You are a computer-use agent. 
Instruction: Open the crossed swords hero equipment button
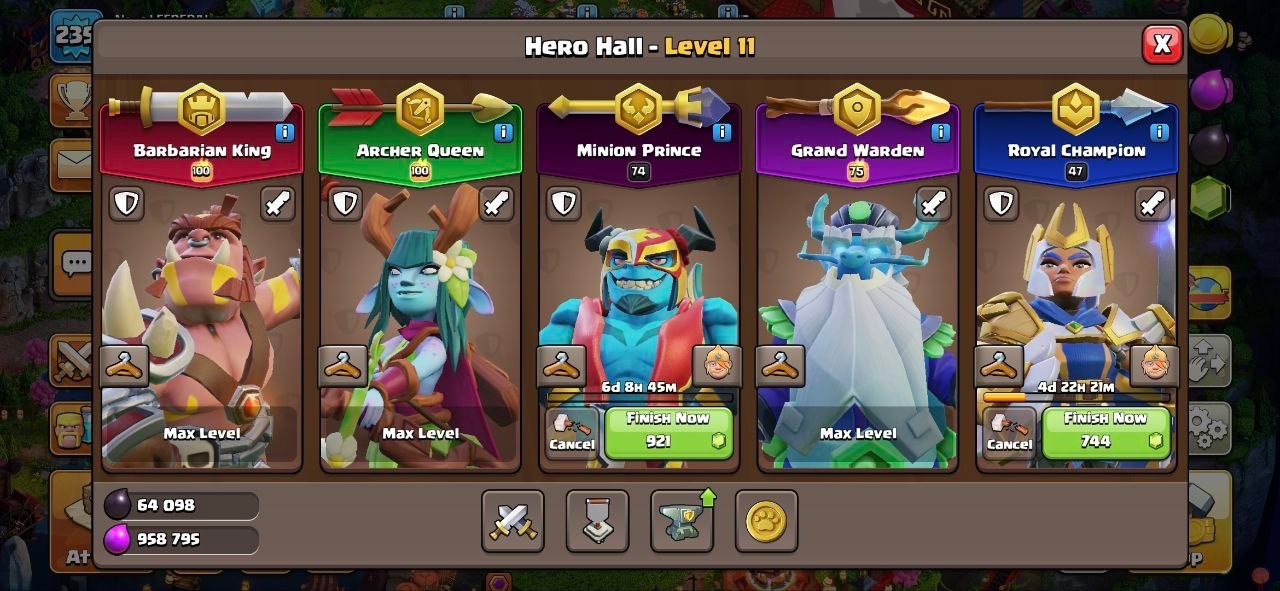point(513,521)
